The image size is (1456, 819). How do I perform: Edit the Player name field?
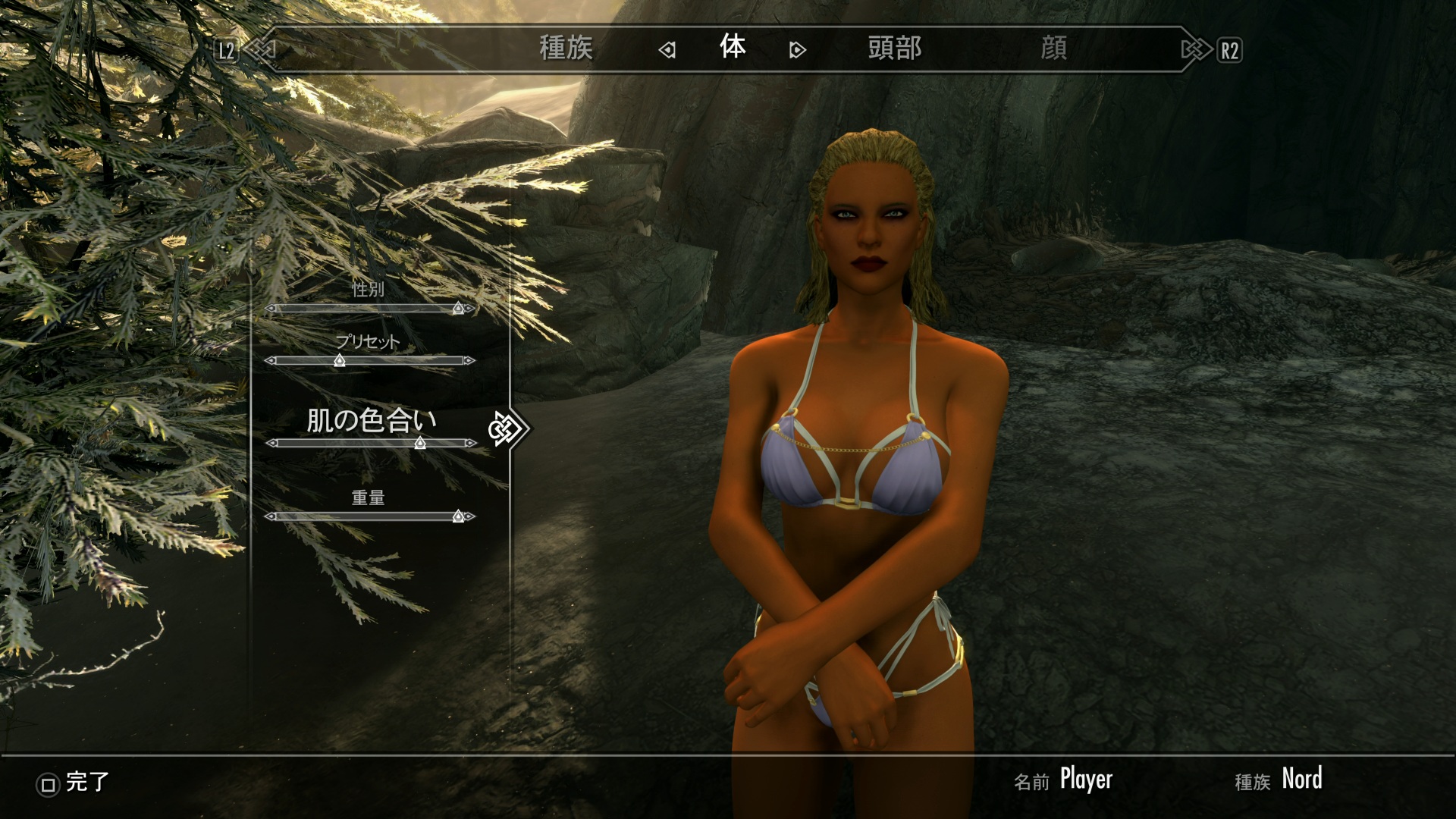pos(1085,780)
